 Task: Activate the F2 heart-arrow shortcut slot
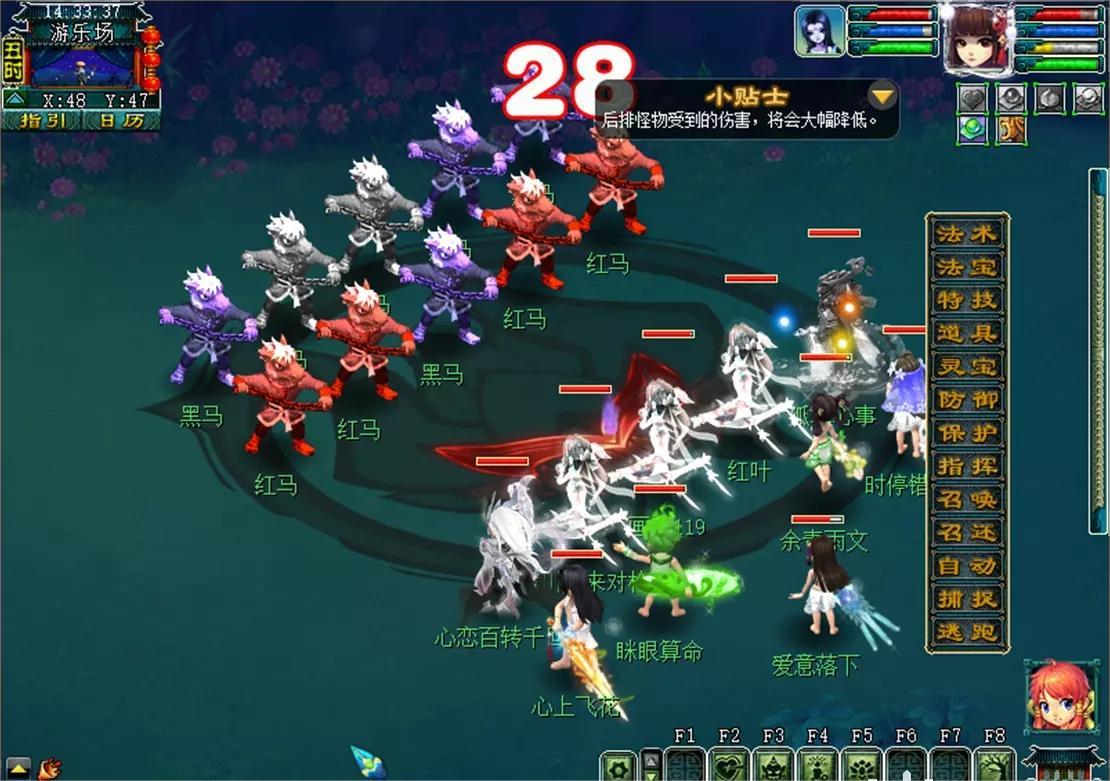tap(729, 766)
